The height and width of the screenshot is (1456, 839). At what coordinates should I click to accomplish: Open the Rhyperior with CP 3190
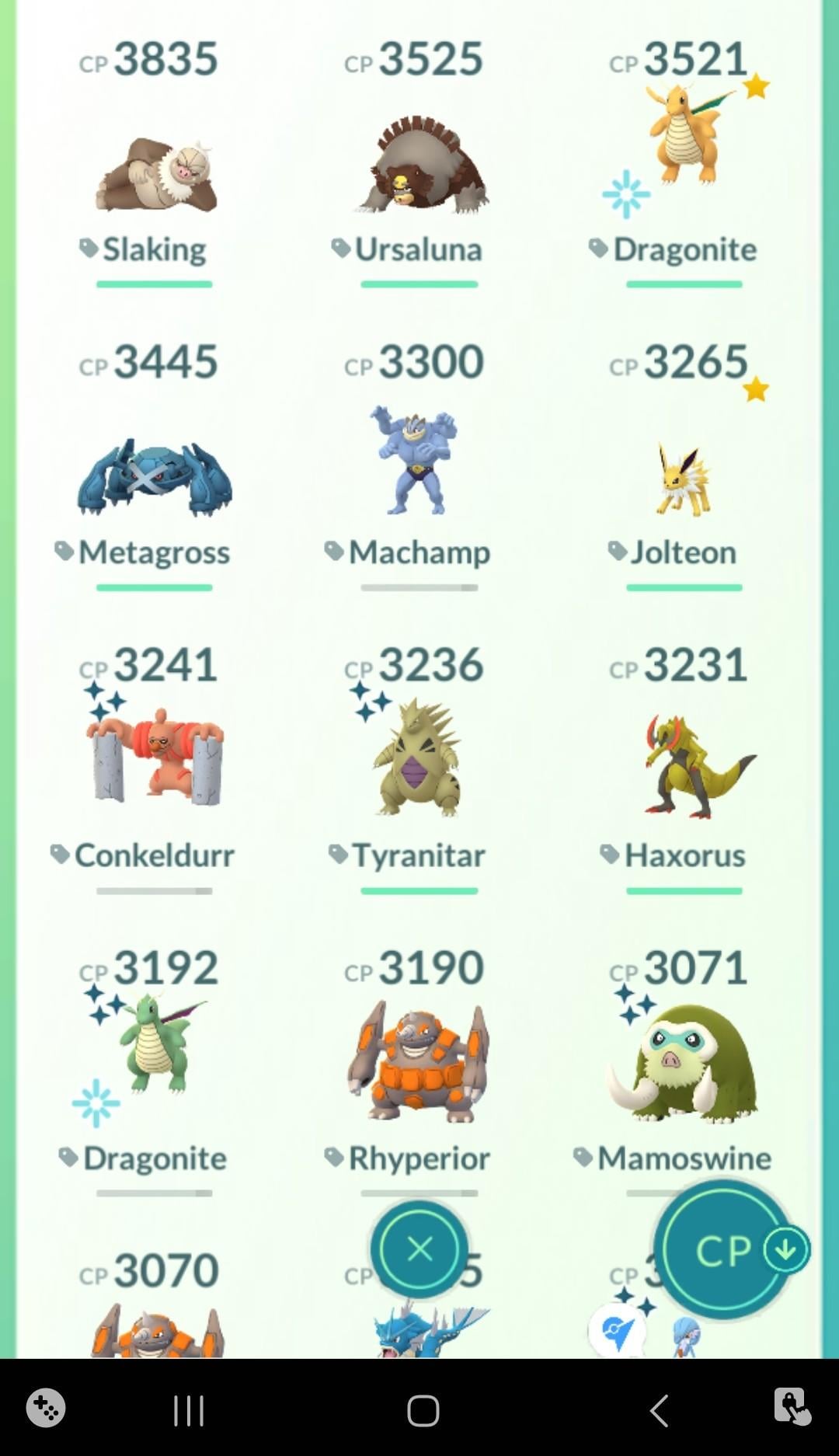coord(419,1061)
